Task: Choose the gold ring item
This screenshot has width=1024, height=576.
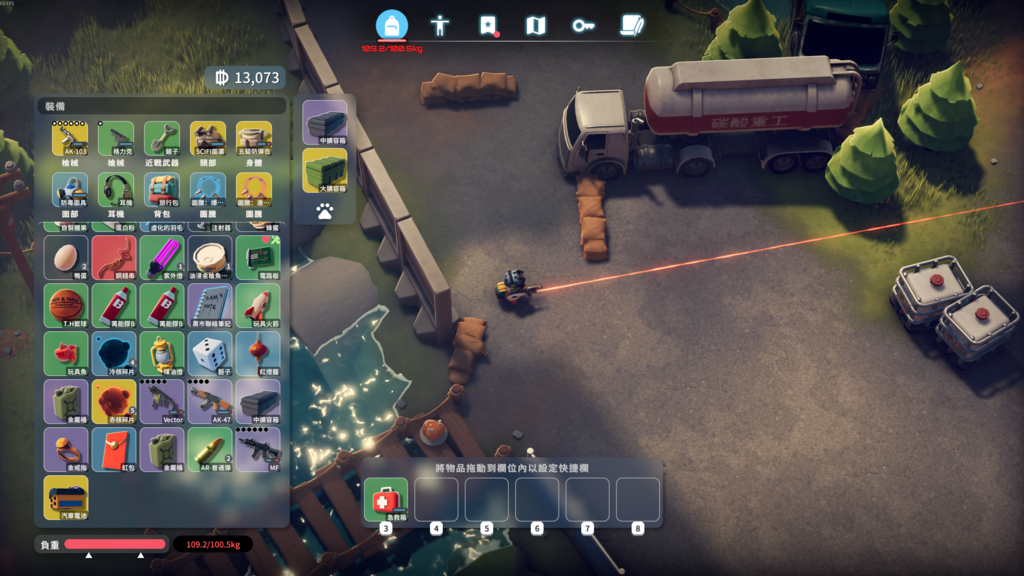Action: pyautogui.click(x=66, y=449)
